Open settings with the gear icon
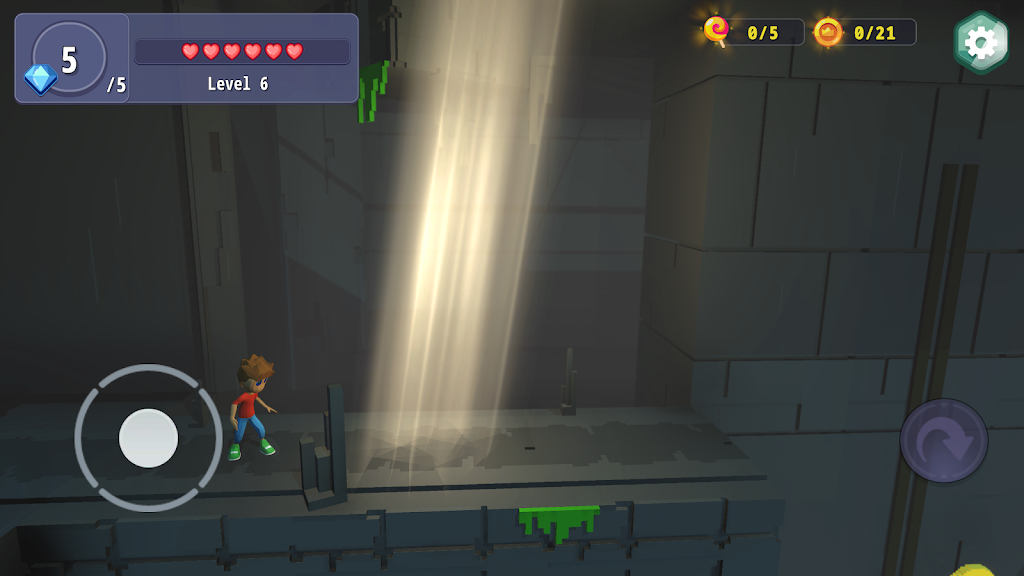This screenshot has width=1024, height=576. tap(980, 43)
